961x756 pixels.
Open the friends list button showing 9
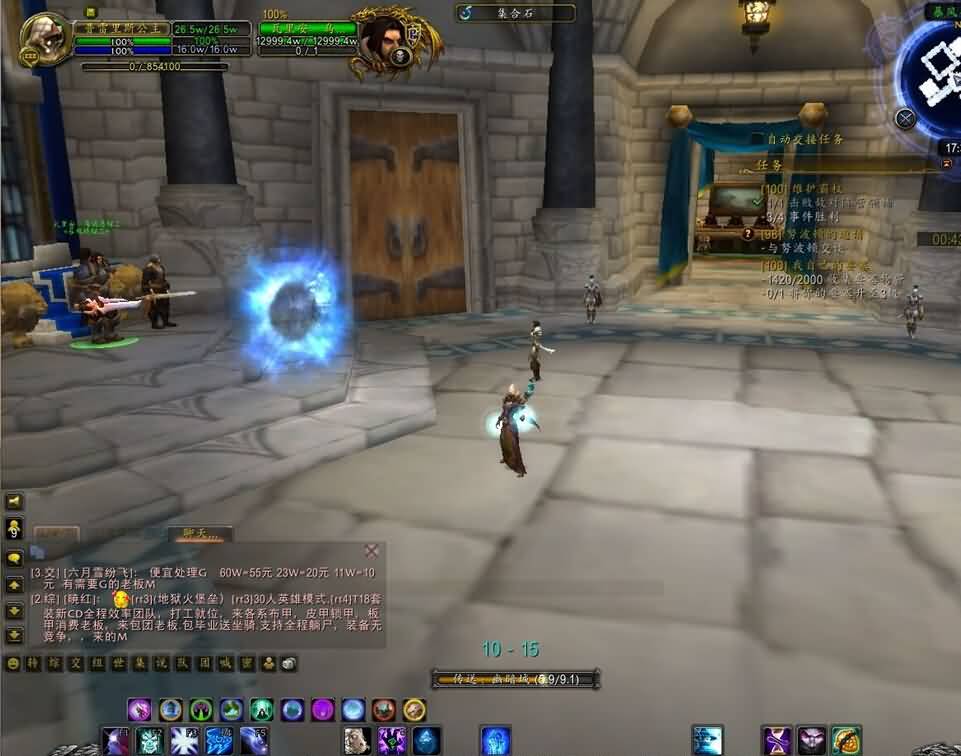pos(15,527)
